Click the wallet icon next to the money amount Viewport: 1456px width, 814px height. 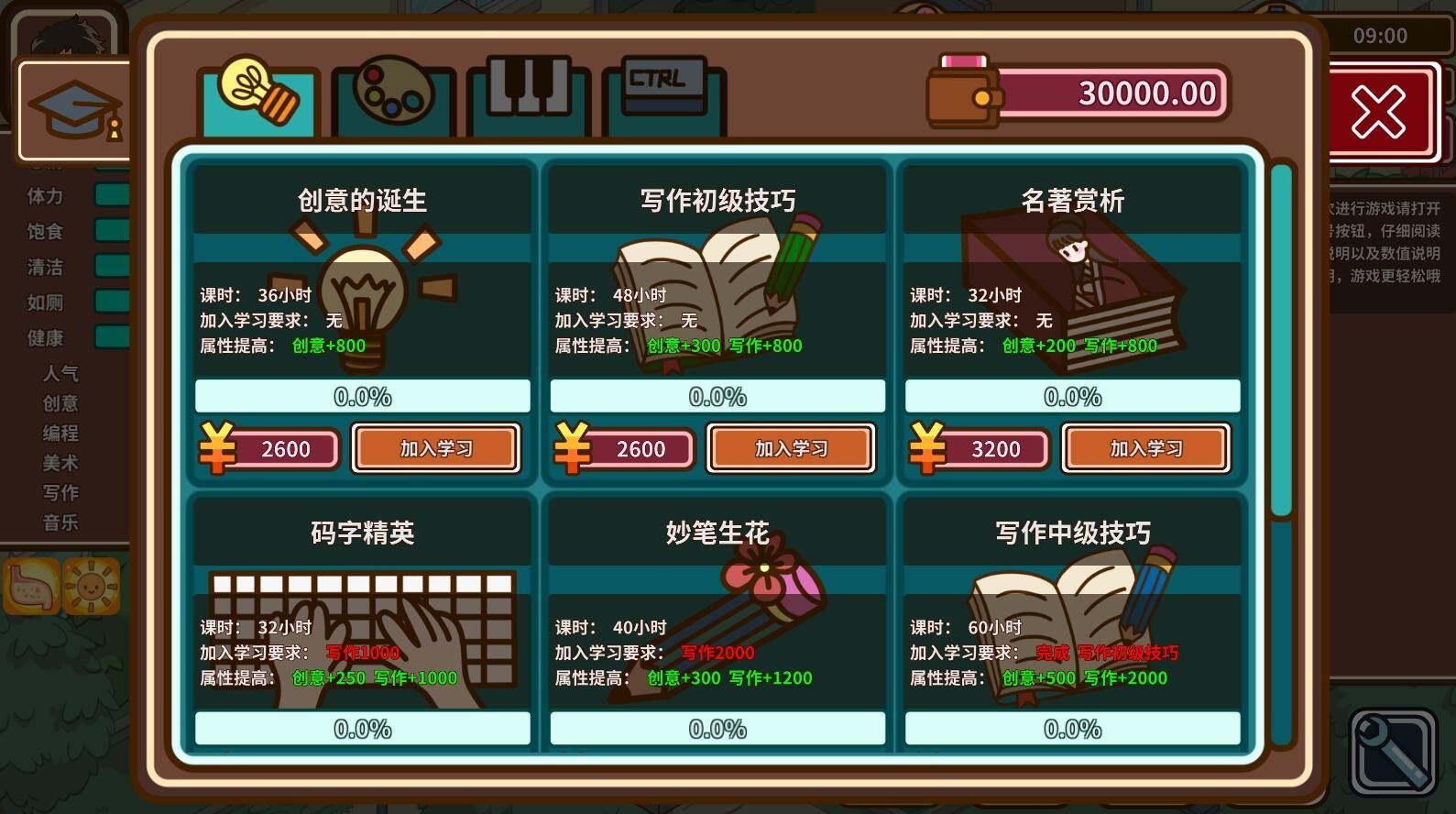pos(960,93)
